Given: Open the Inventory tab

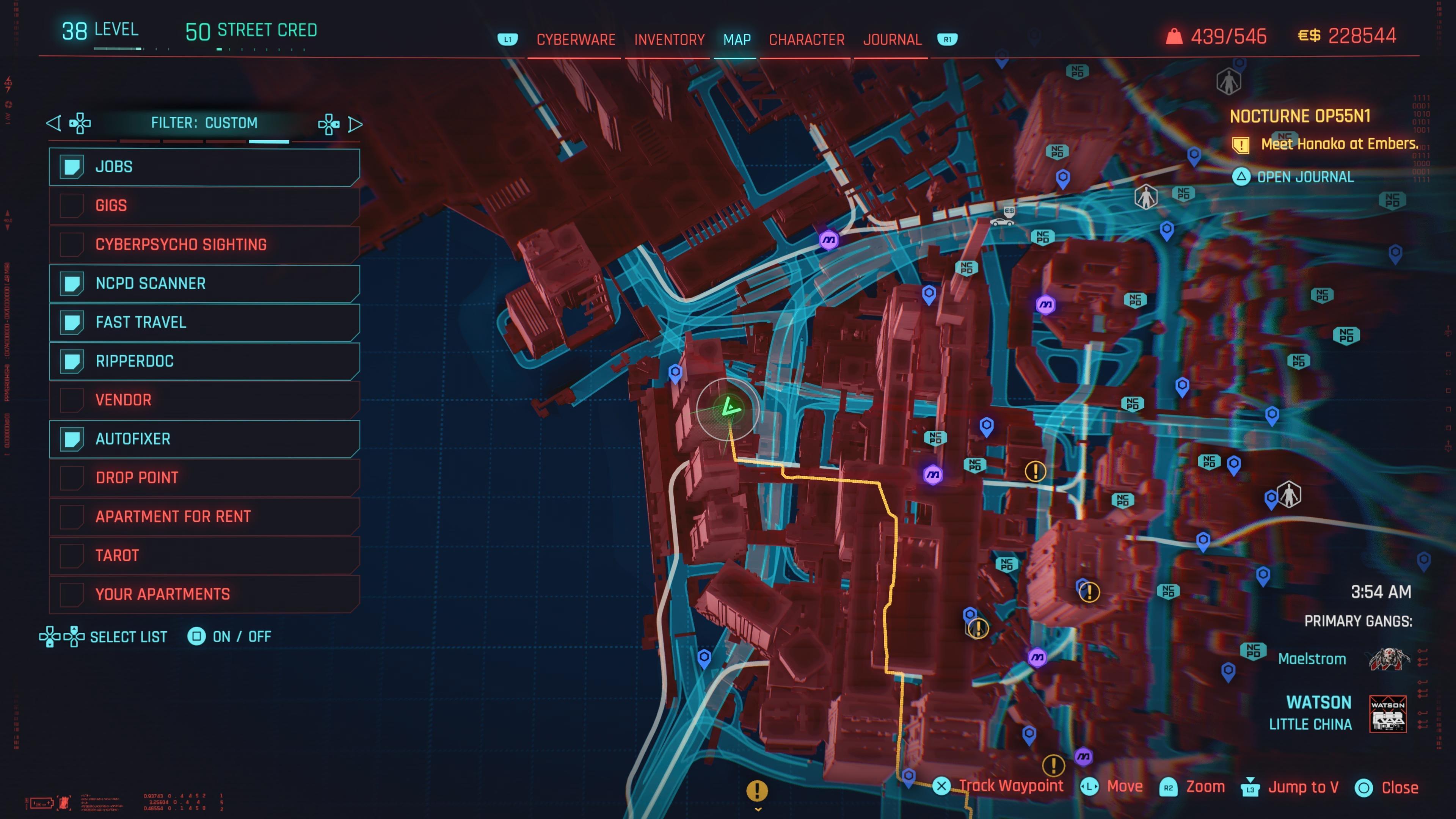Looking at the screenshot, I should pyautogui.click(x=668, y=39).
